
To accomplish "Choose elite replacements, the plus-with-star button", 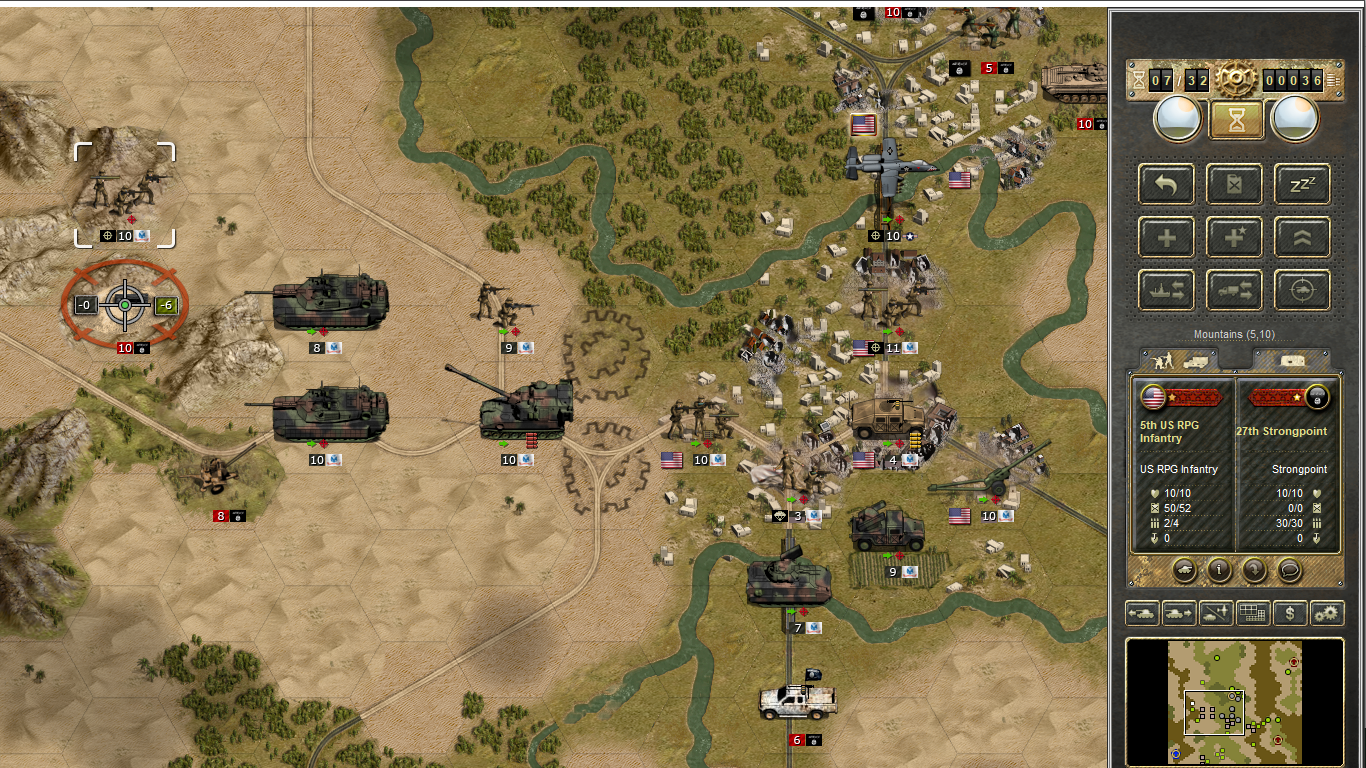I will point(1235,238).
